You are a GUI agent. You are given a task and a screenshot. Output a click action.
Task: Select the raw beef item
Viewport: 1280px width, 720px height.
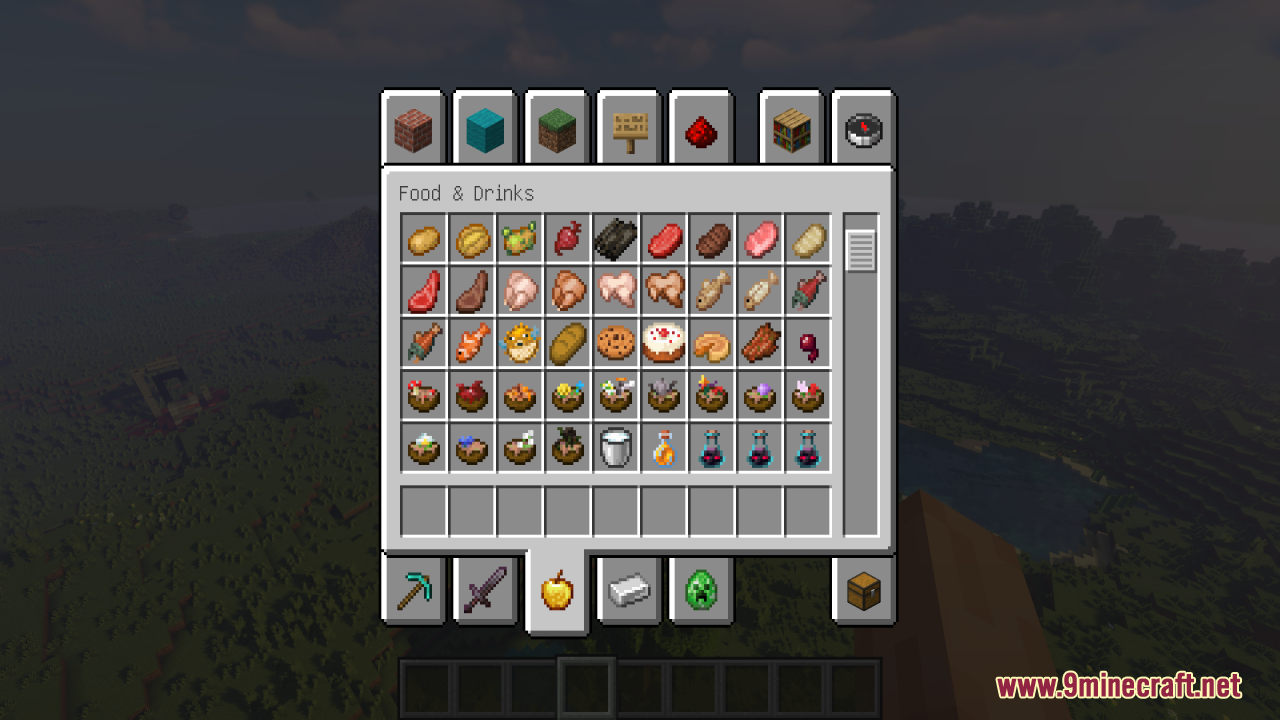tap(663, 239)
